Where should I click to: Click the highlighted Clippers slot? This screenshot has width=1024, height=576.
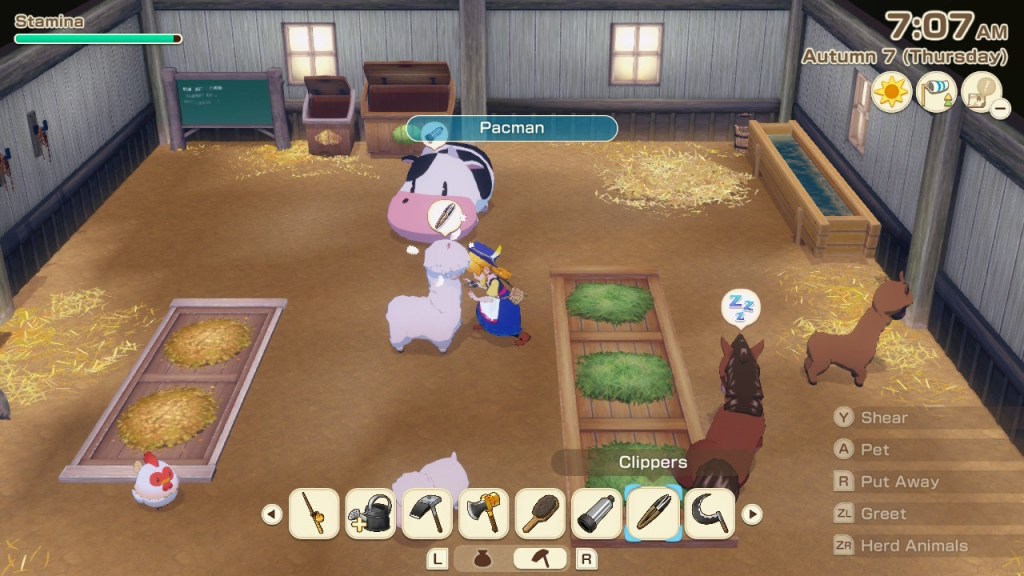click(x=654, y=514)
